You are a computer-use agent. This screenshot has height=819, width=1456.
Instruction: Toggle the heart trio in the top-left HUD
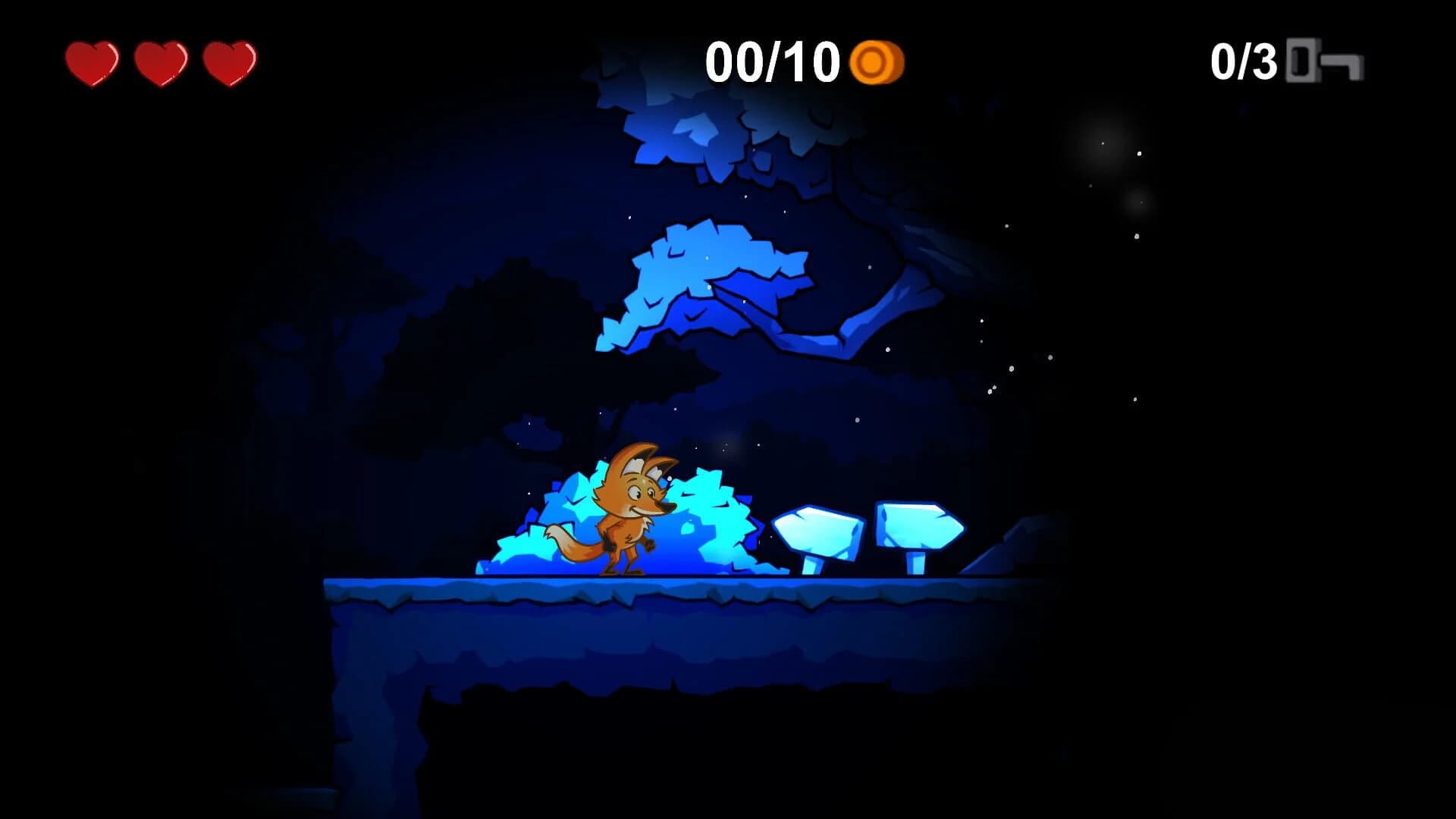[x=159, y=64]
